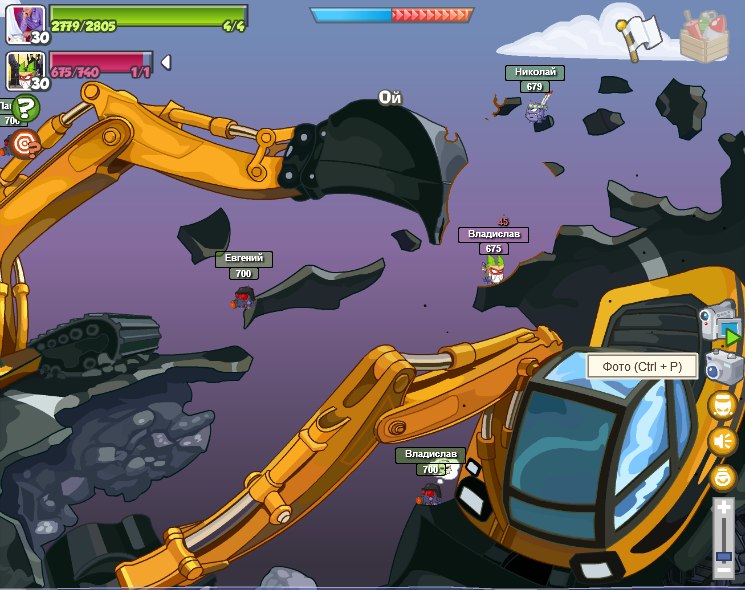
Task: Toggle sound with the speaker button
Action: point(723,441)
